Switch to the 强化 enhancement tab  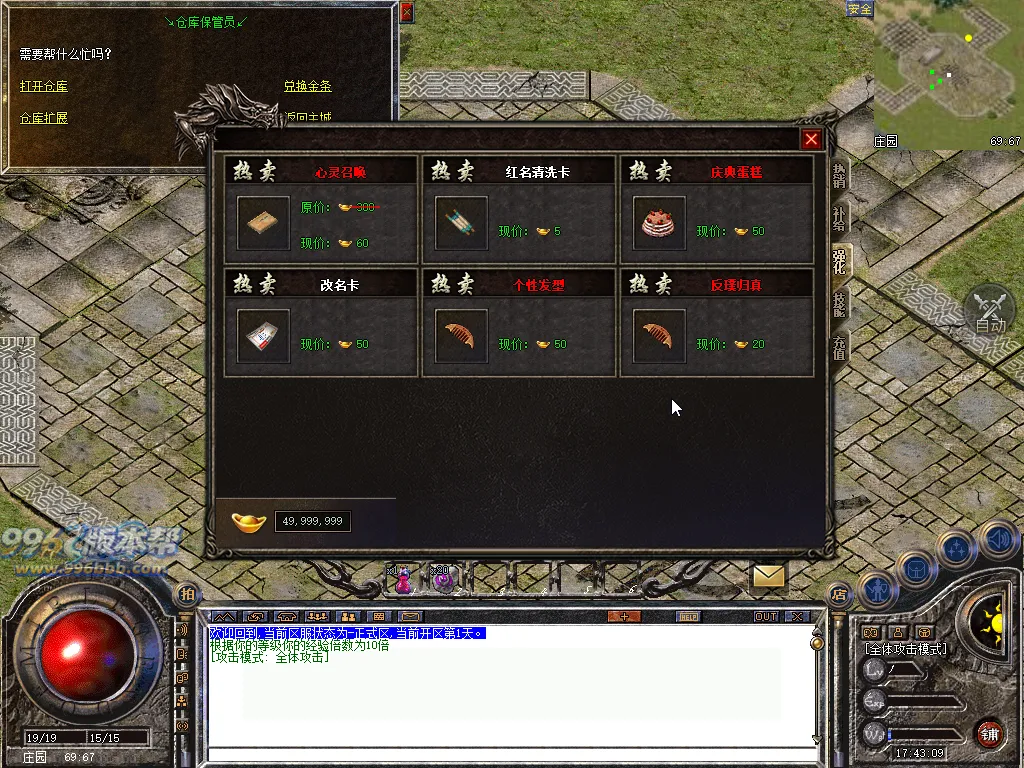[x=839, y=262]
